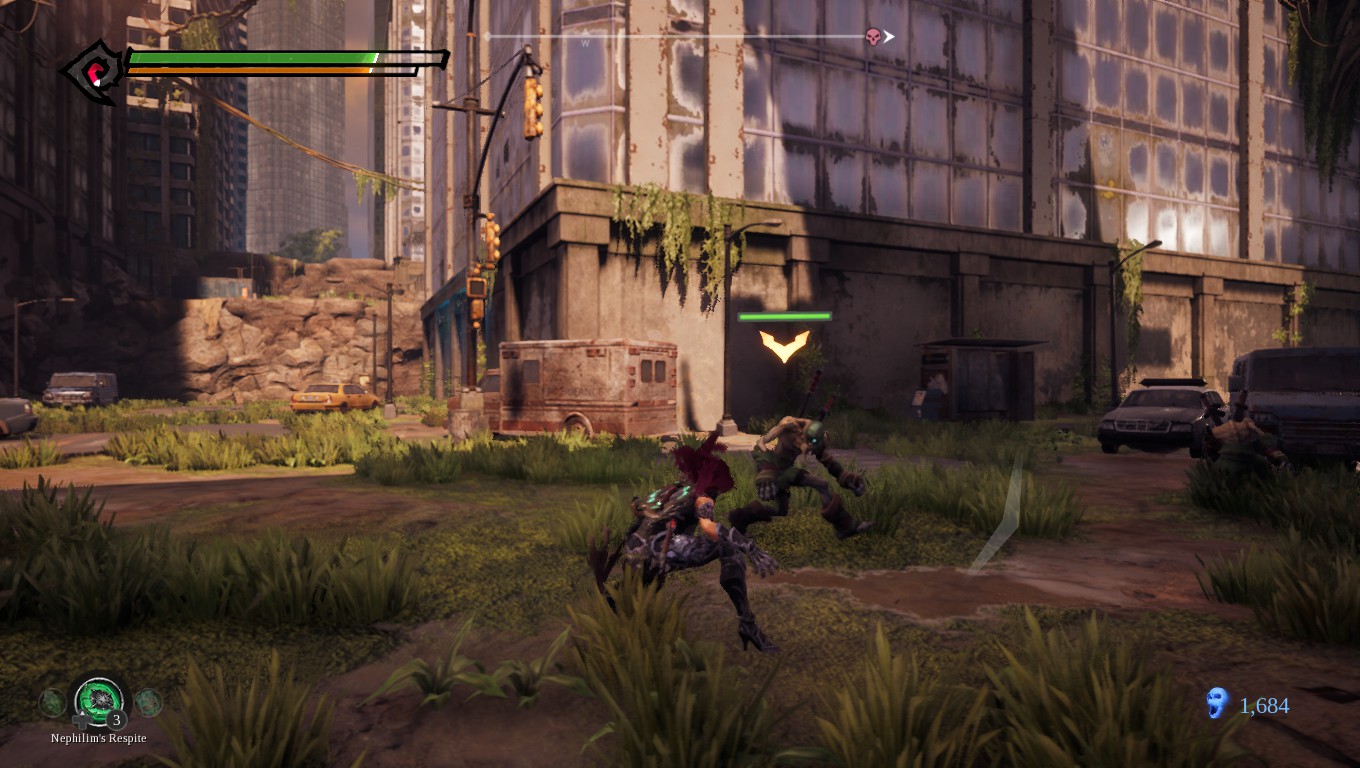Select the Nephilim's Respite healing item icon

tap(99, 703)
